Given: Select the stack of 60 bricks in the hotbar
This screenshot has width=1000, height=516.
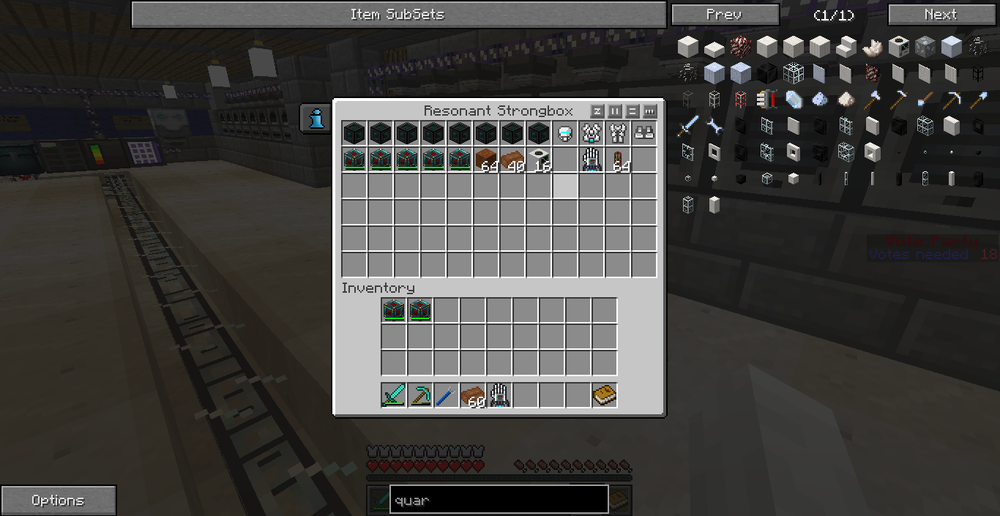Looking at the screenshot, I should [x=472, y=395].
